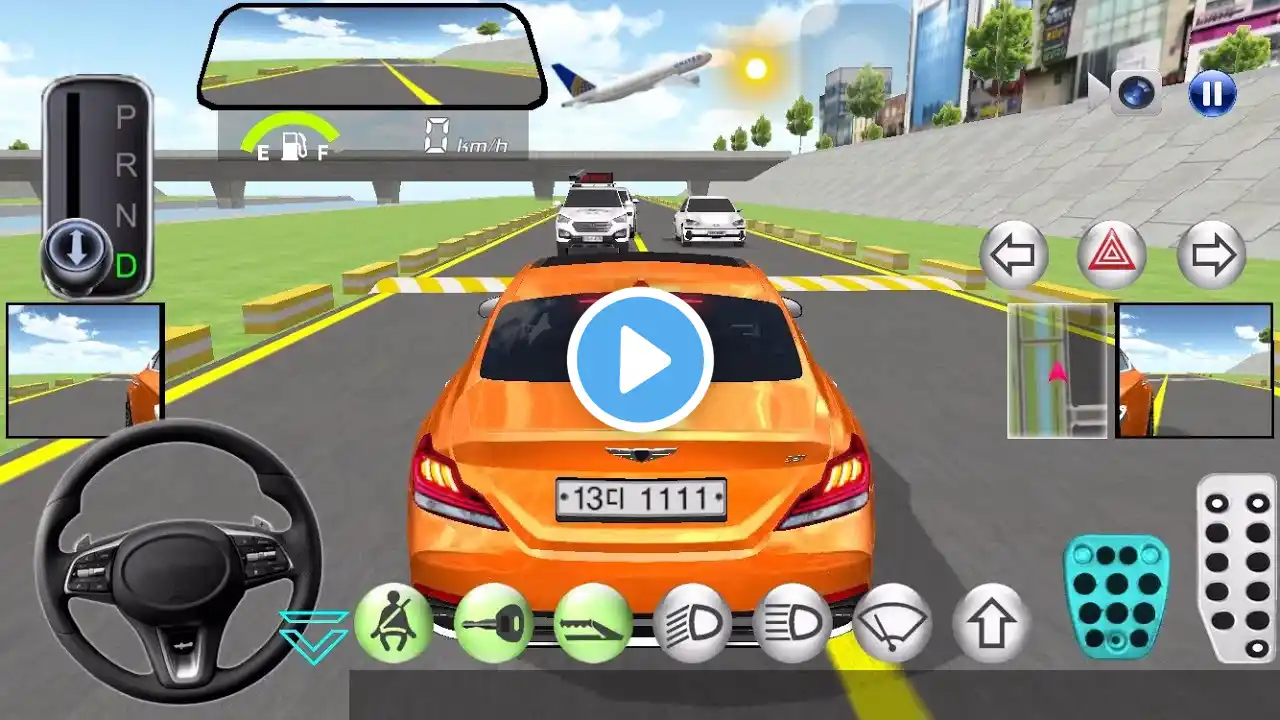The image size is (1280, 720).
Task: Toggle the green ramp icon button
Action: [x=593, y=623]
